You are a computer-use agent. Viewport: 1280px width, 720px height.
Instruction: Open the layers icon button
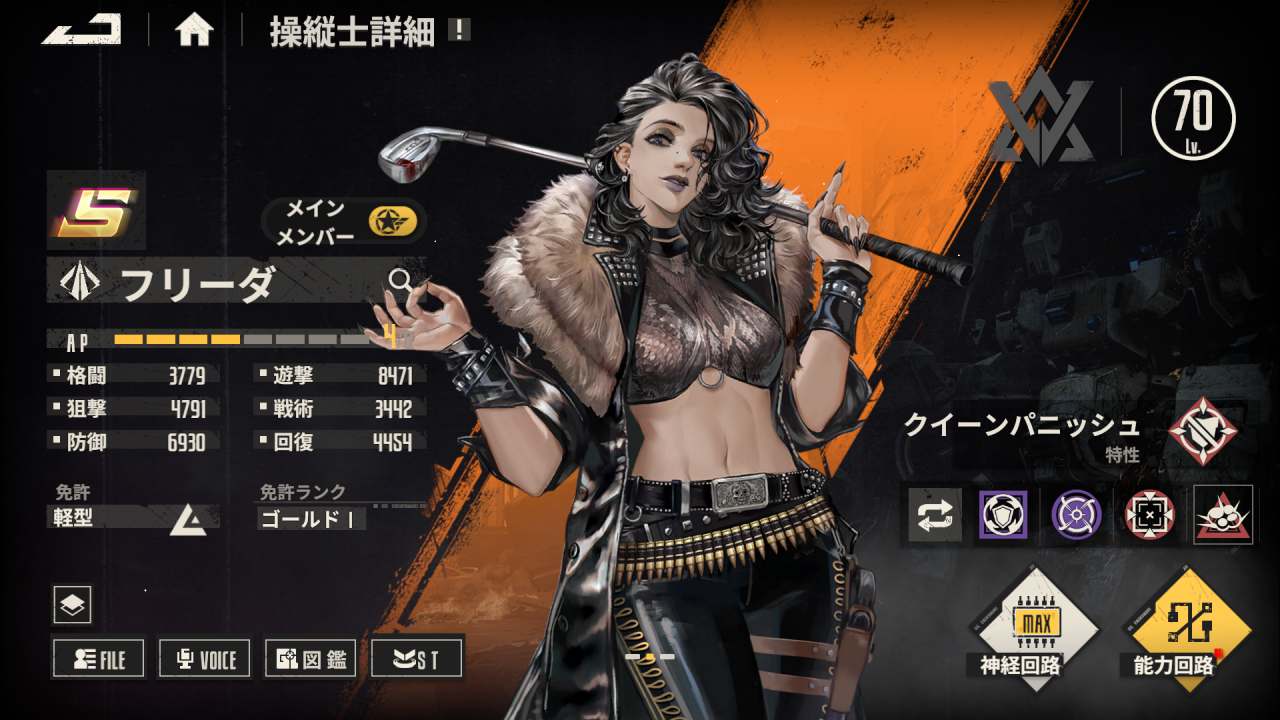coord(72,604)
